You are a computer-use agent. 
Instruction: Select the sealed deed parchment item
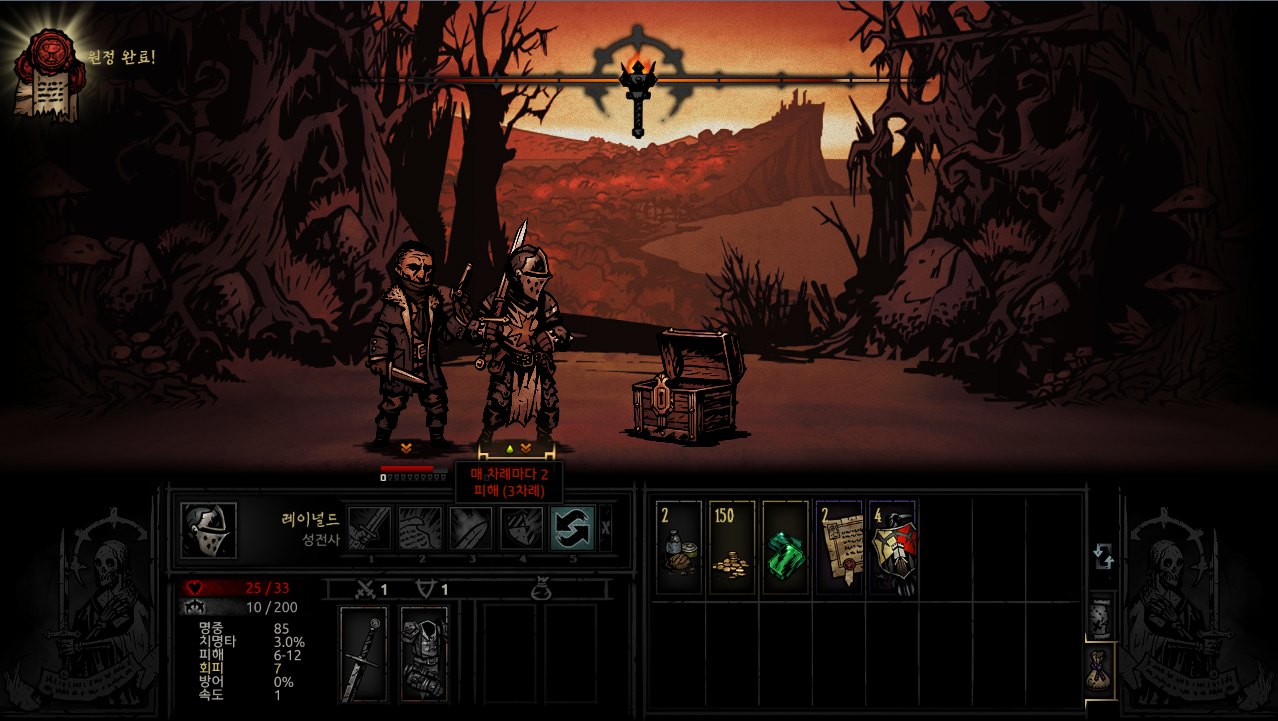pyautogui.click(x=838, y=548)
